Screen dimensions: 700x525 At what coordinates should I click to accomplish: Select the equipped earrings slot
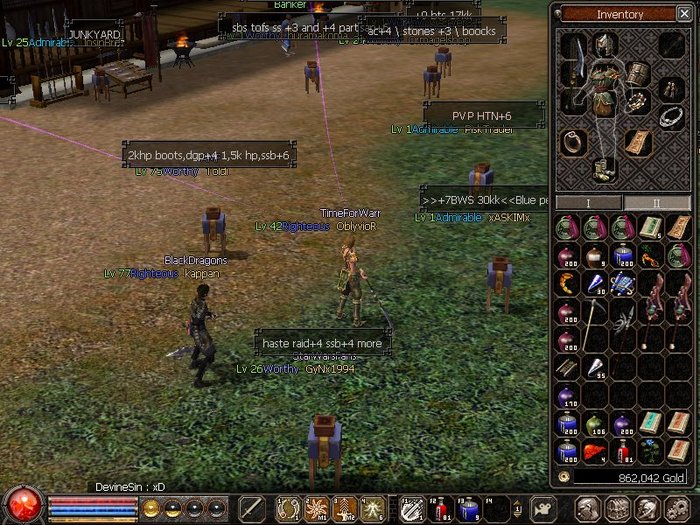point(672,88)
